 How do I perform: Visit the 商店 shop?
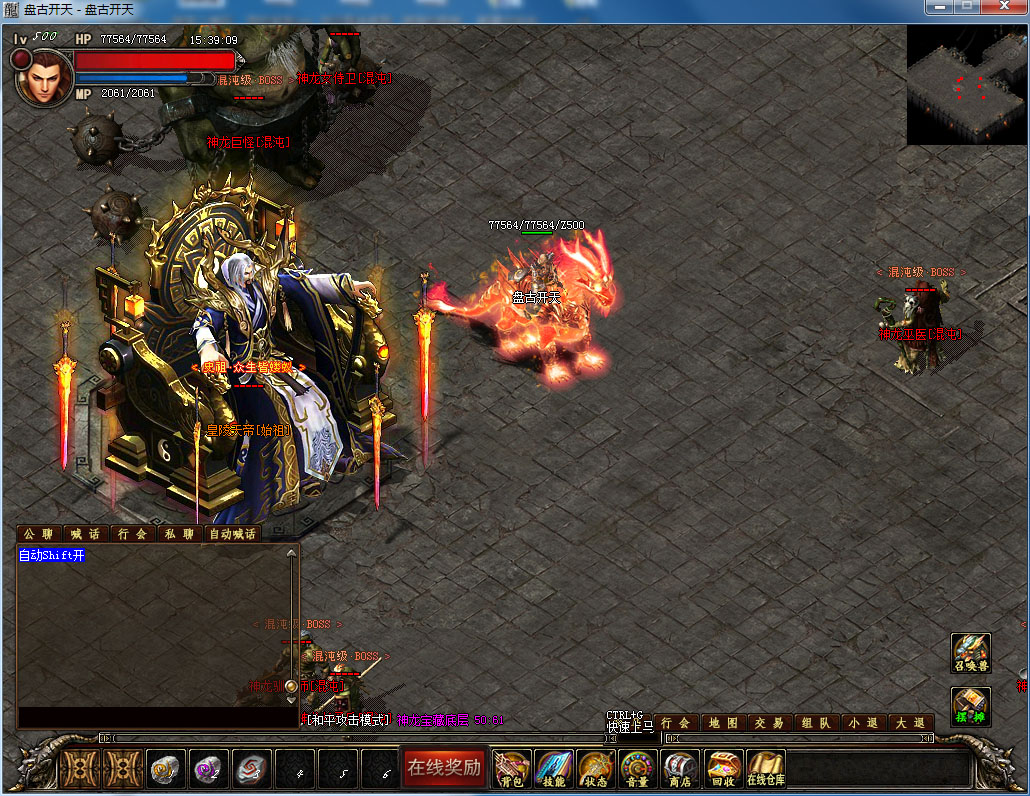coord(681,768)
